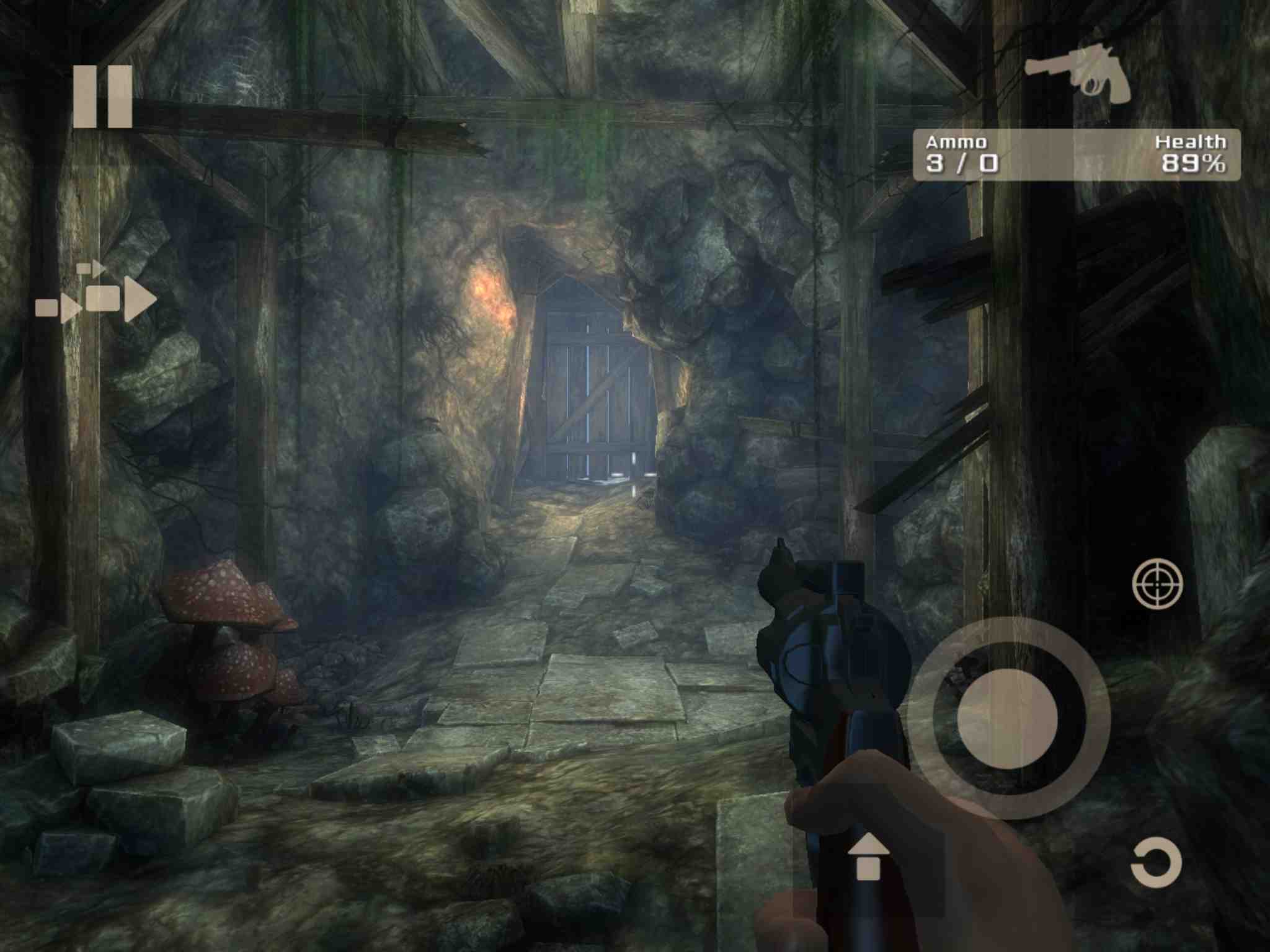Reload using the circular arrow icon

point(1157,862)
